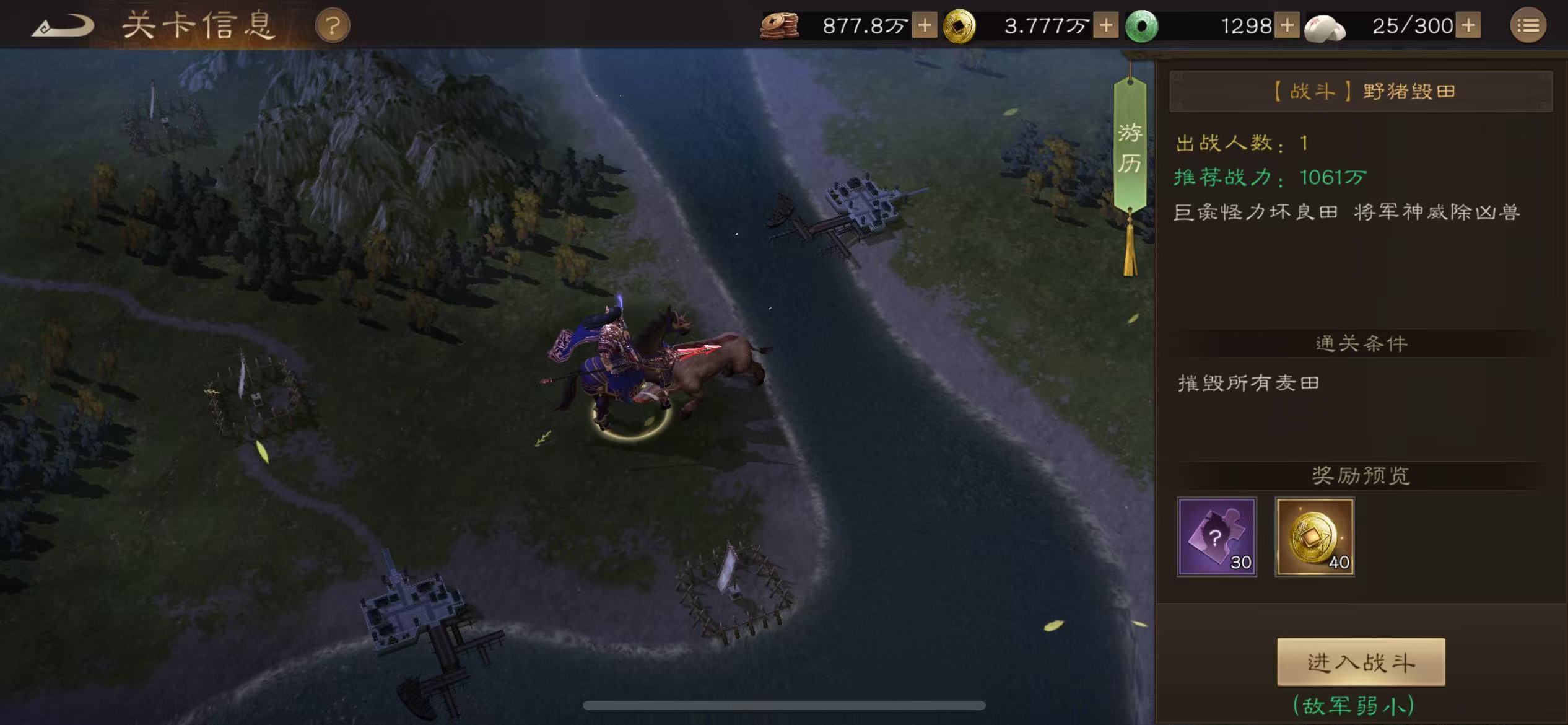Image resolution: width=1568 pixels, height=725 pixels.
Task: Tap the 敌军弱小 label under the battle button
Action: click(1352, 708)
